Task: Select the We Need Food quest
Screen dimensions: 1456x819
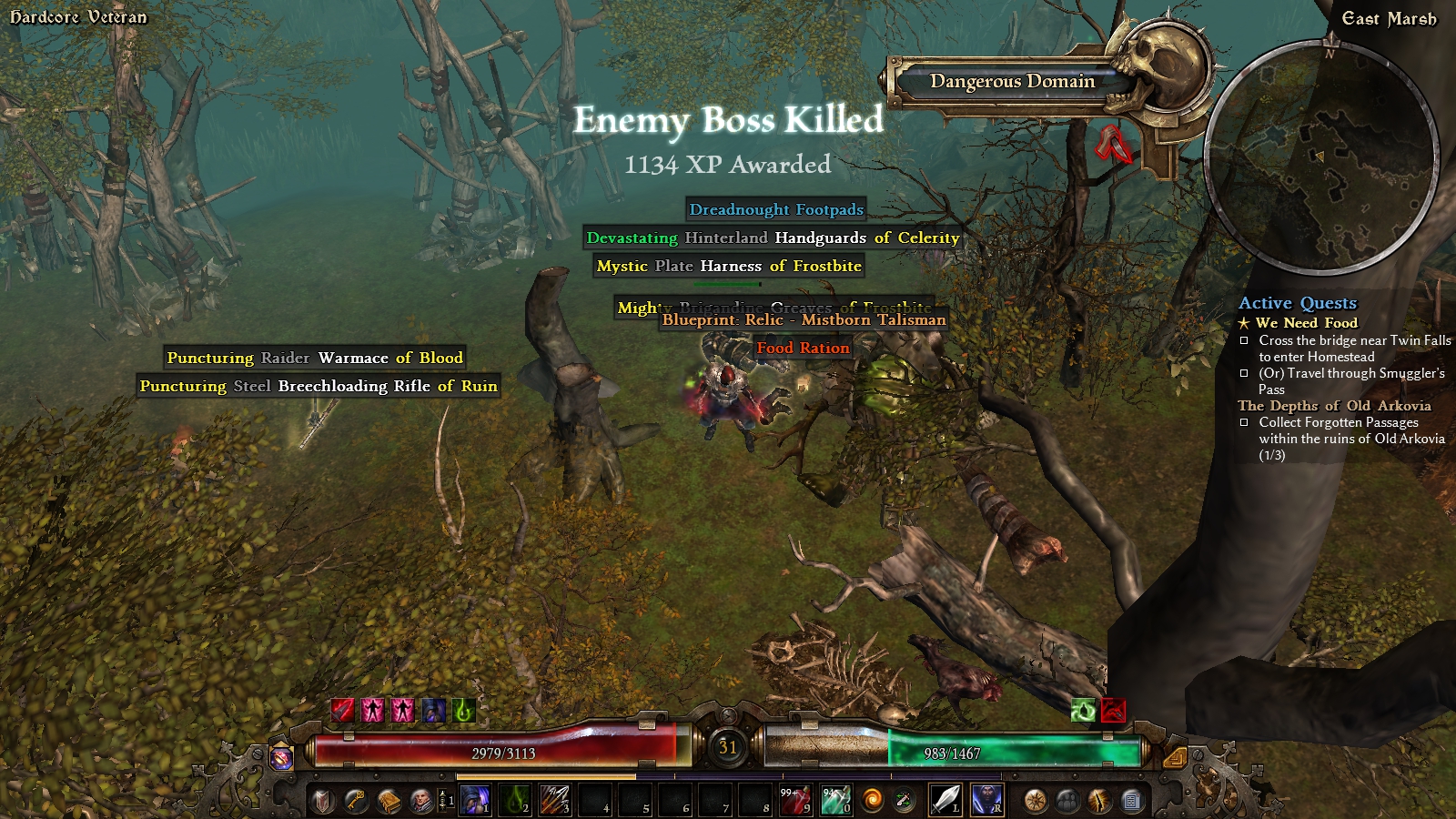Action: coord(1306,323)
